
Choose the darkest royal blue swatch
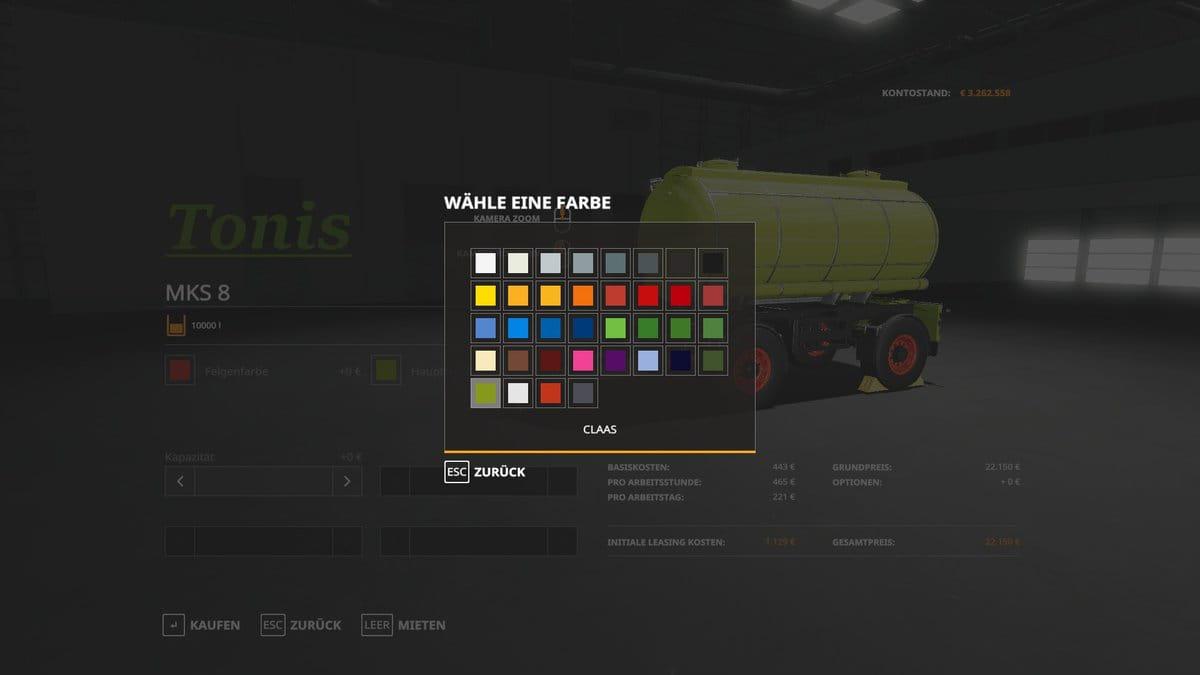click(583, 328)
